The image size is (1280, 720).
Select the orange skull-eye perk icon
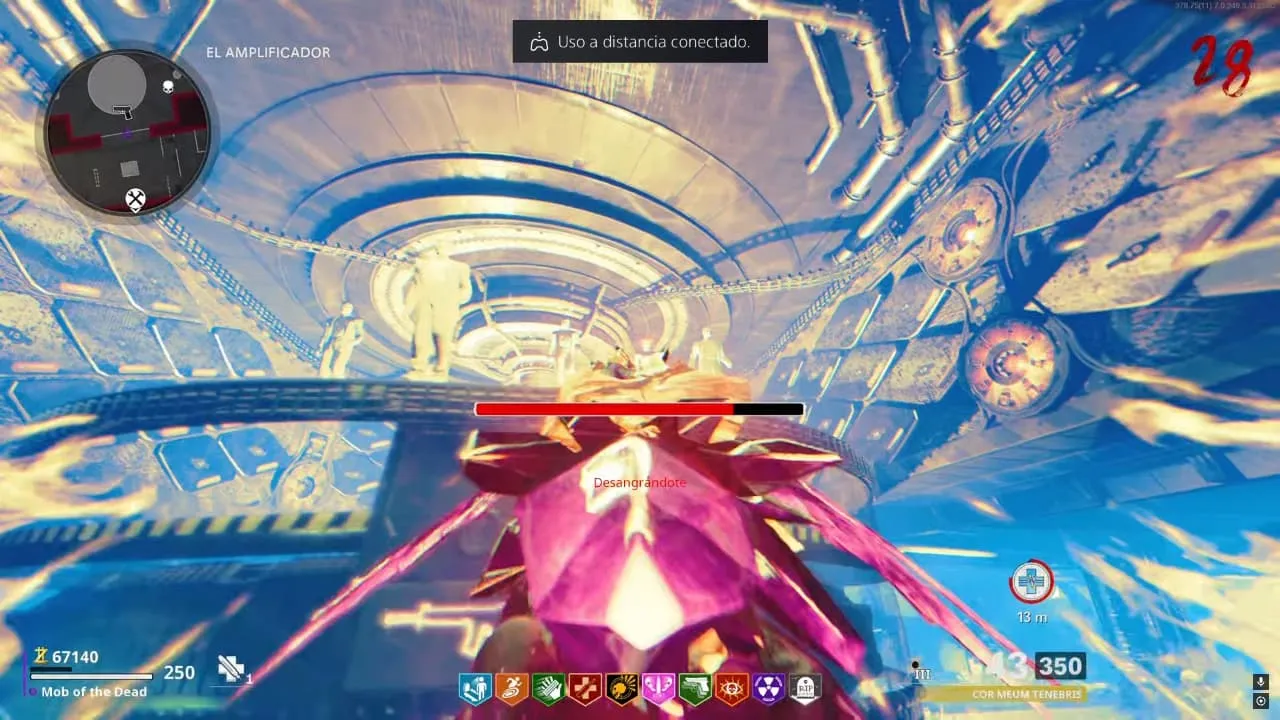pos(731,689)
